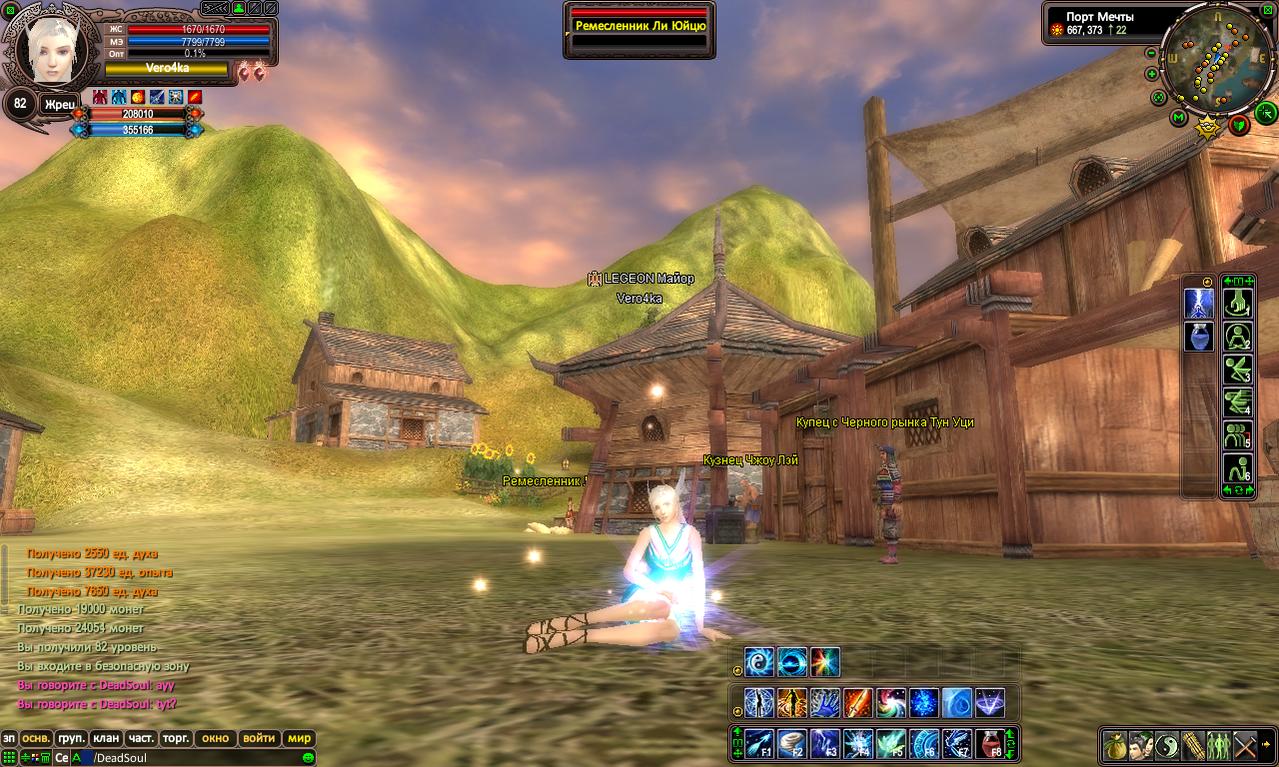
Task: Open the crossed hammer crafting menu icon
Action: coord(1245,745)
